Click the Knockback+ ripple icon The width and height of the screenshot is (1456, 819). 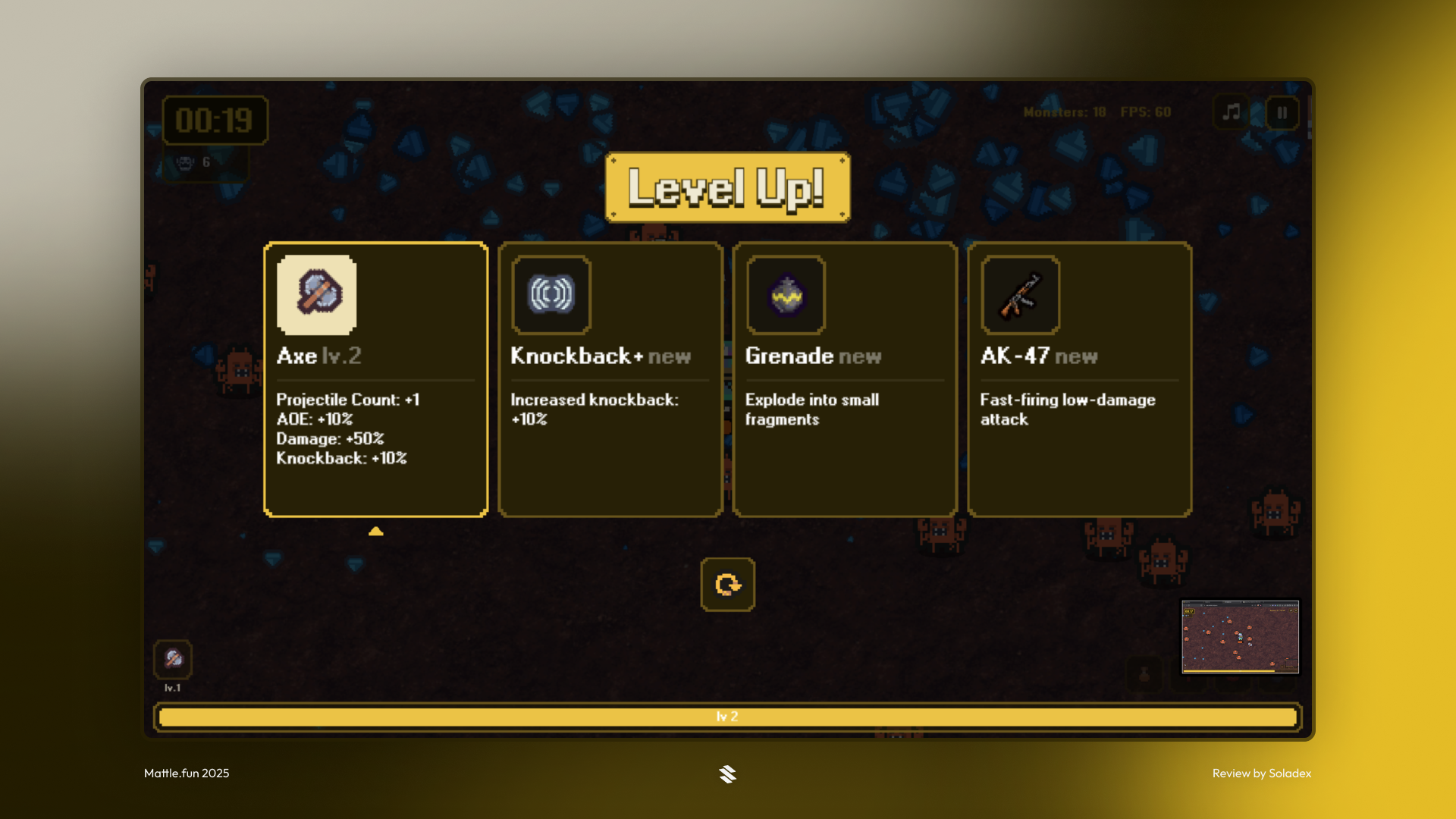point(551,297)
